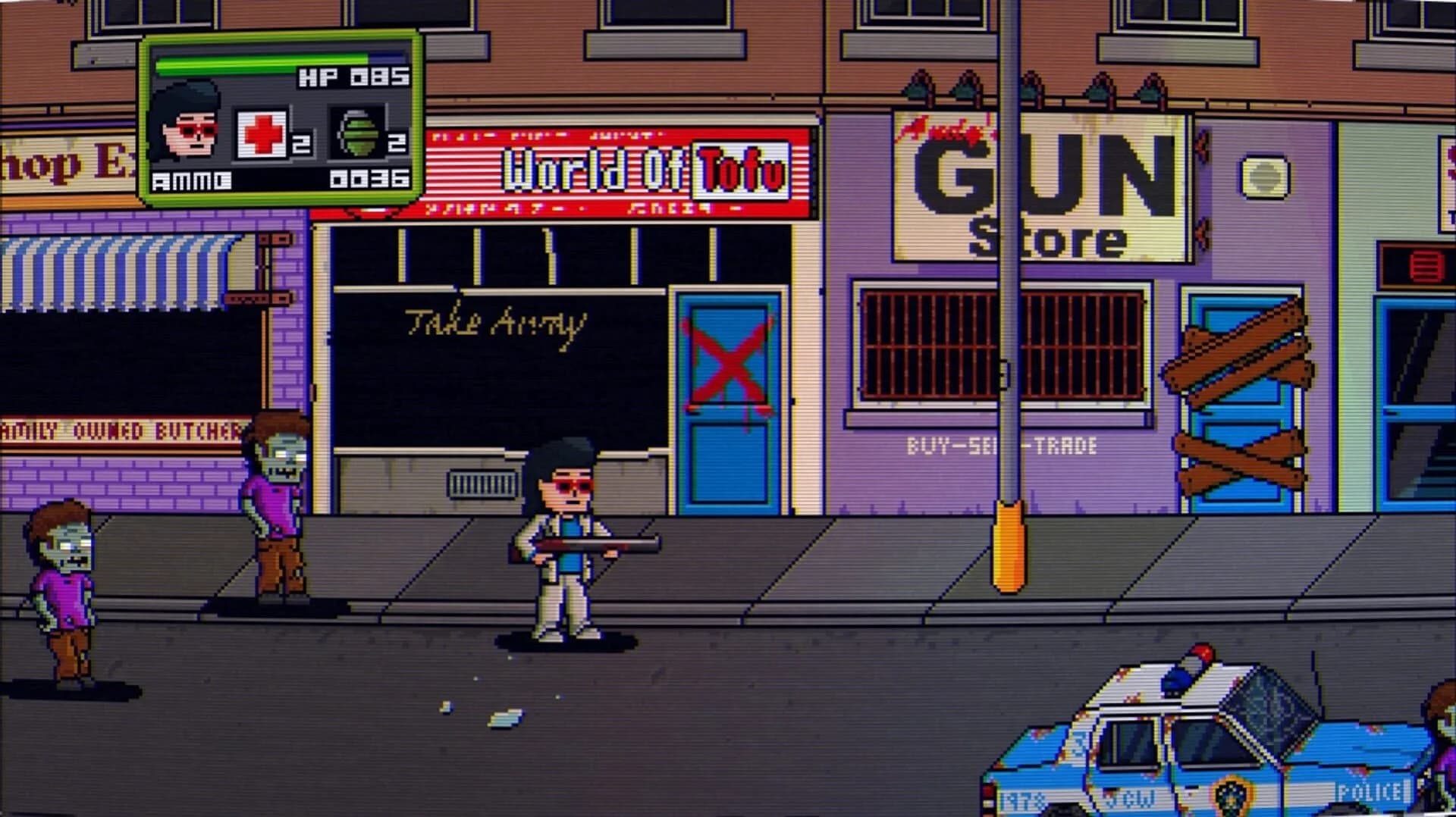Click the Take Away writing on the window

click(x=494, y=322)
